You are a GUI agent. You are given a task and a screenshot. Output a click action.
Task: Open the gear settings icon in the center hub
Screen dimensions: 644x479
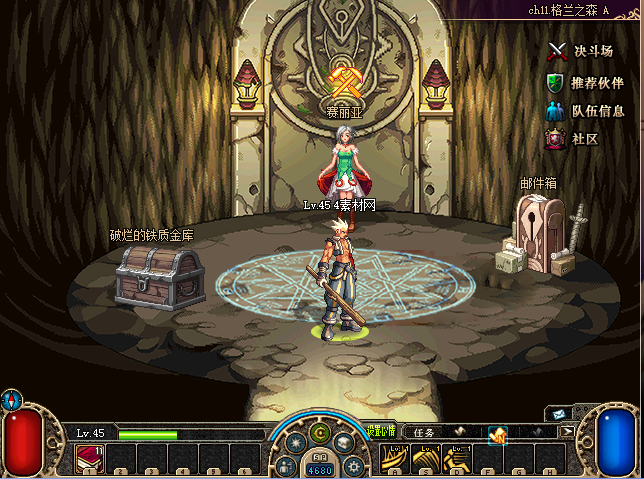pyautogui.click(x=353, y=466)
